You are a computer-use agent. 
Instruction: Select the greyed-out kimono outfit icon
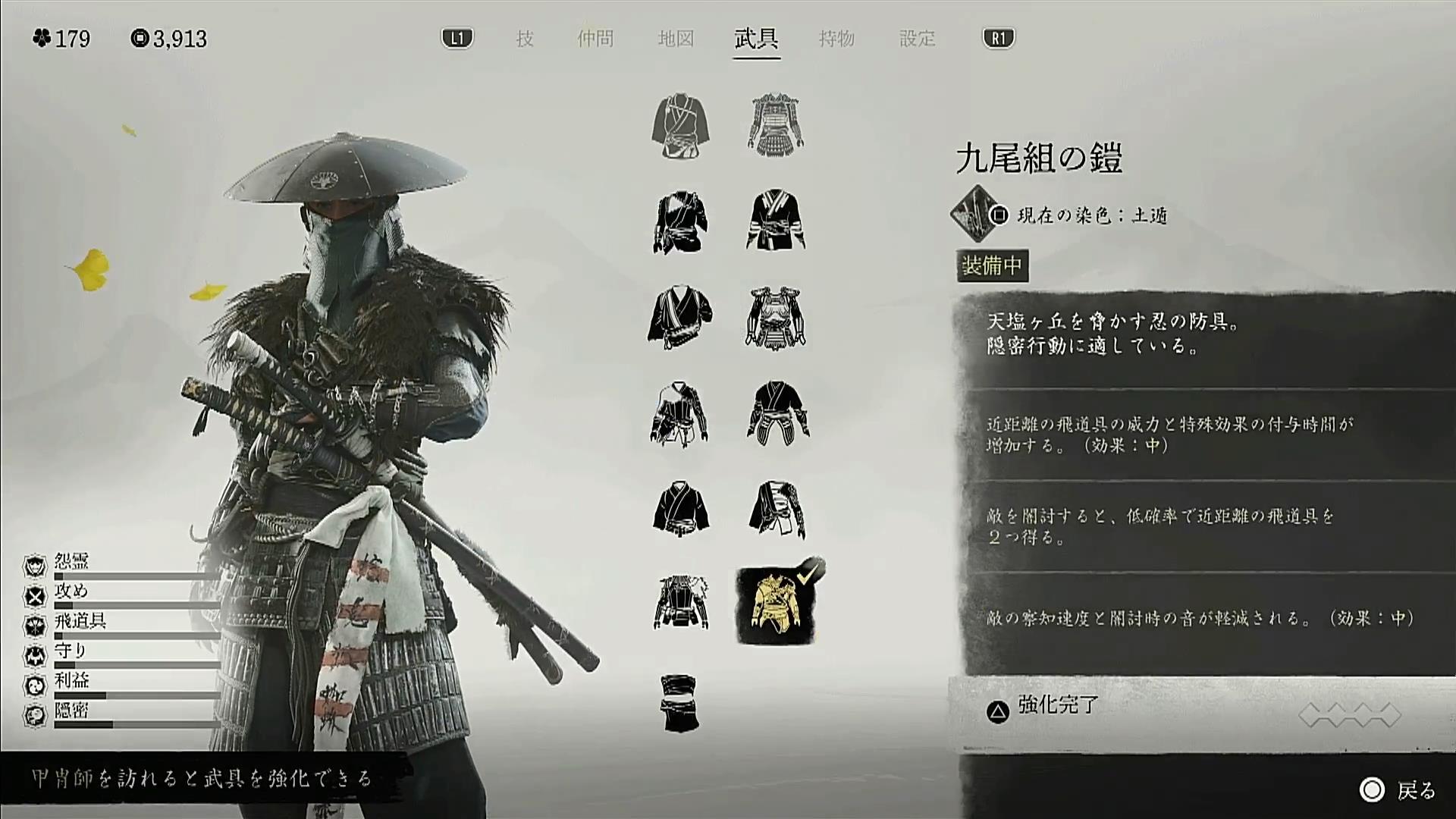pos(679,127)
